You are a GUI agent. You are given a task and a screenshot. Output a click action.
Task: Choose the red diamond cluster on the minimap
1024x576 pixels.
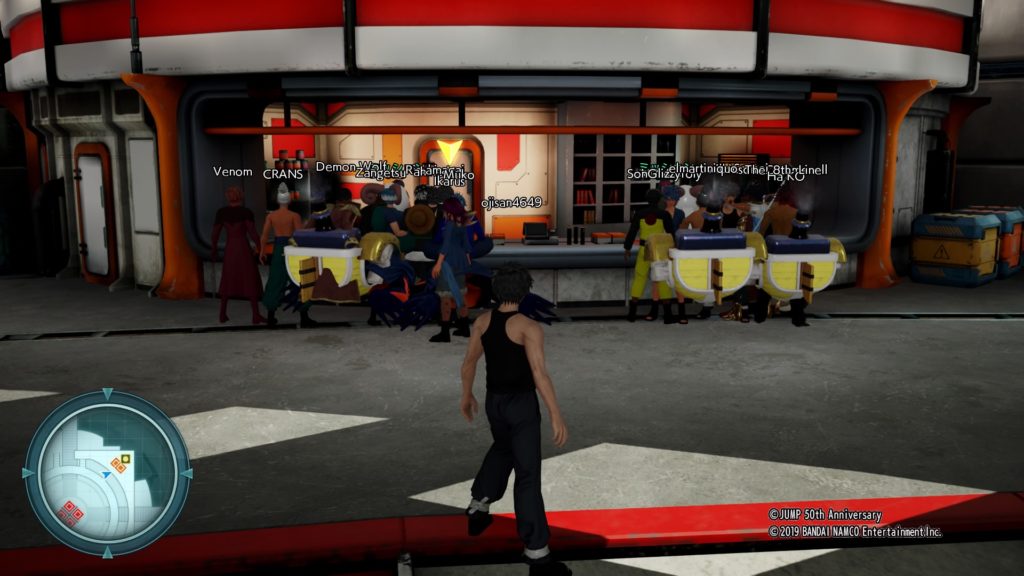click(70, 512)
